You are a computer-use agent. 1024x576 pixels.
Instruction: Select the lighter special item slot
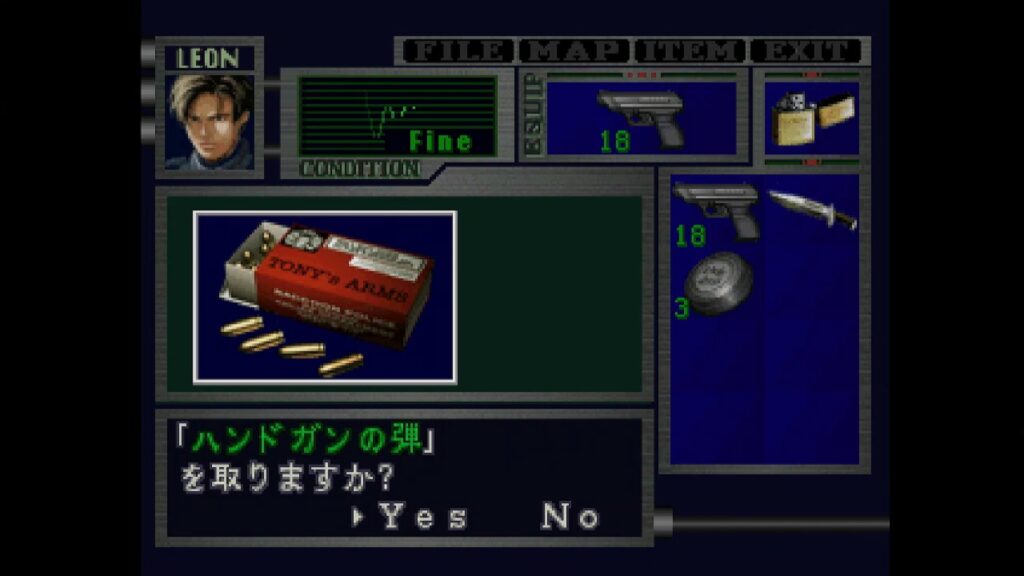[812, 119]
